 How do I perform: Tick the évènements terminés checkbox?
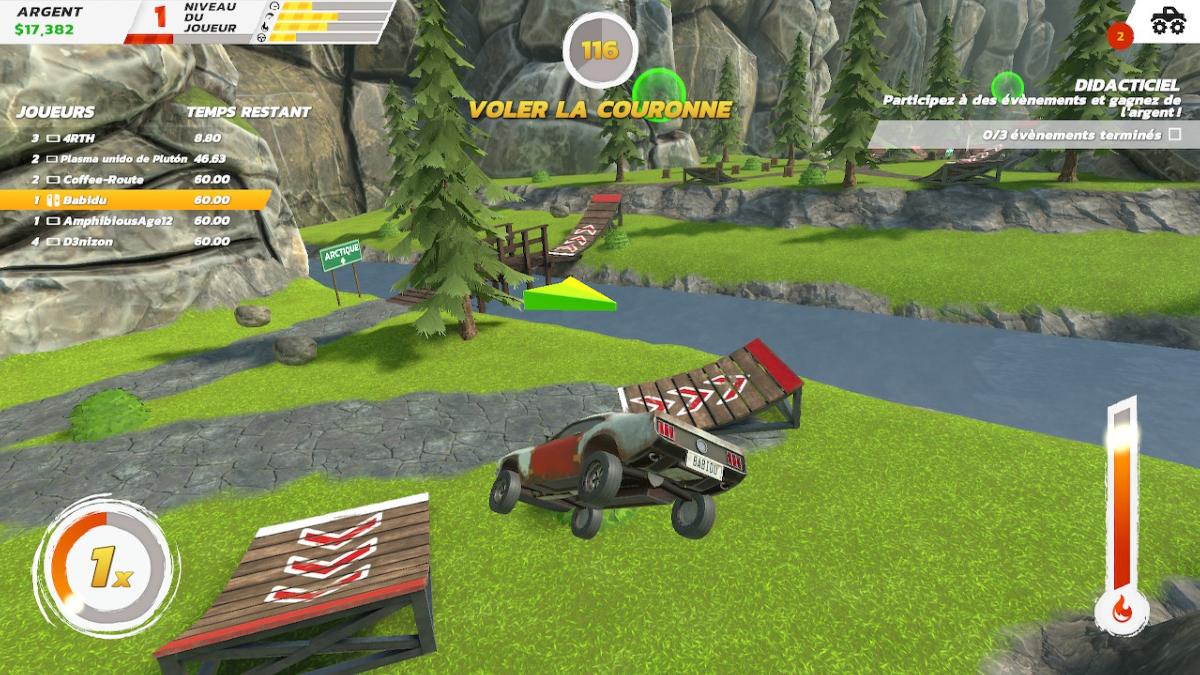point(1174,134)
